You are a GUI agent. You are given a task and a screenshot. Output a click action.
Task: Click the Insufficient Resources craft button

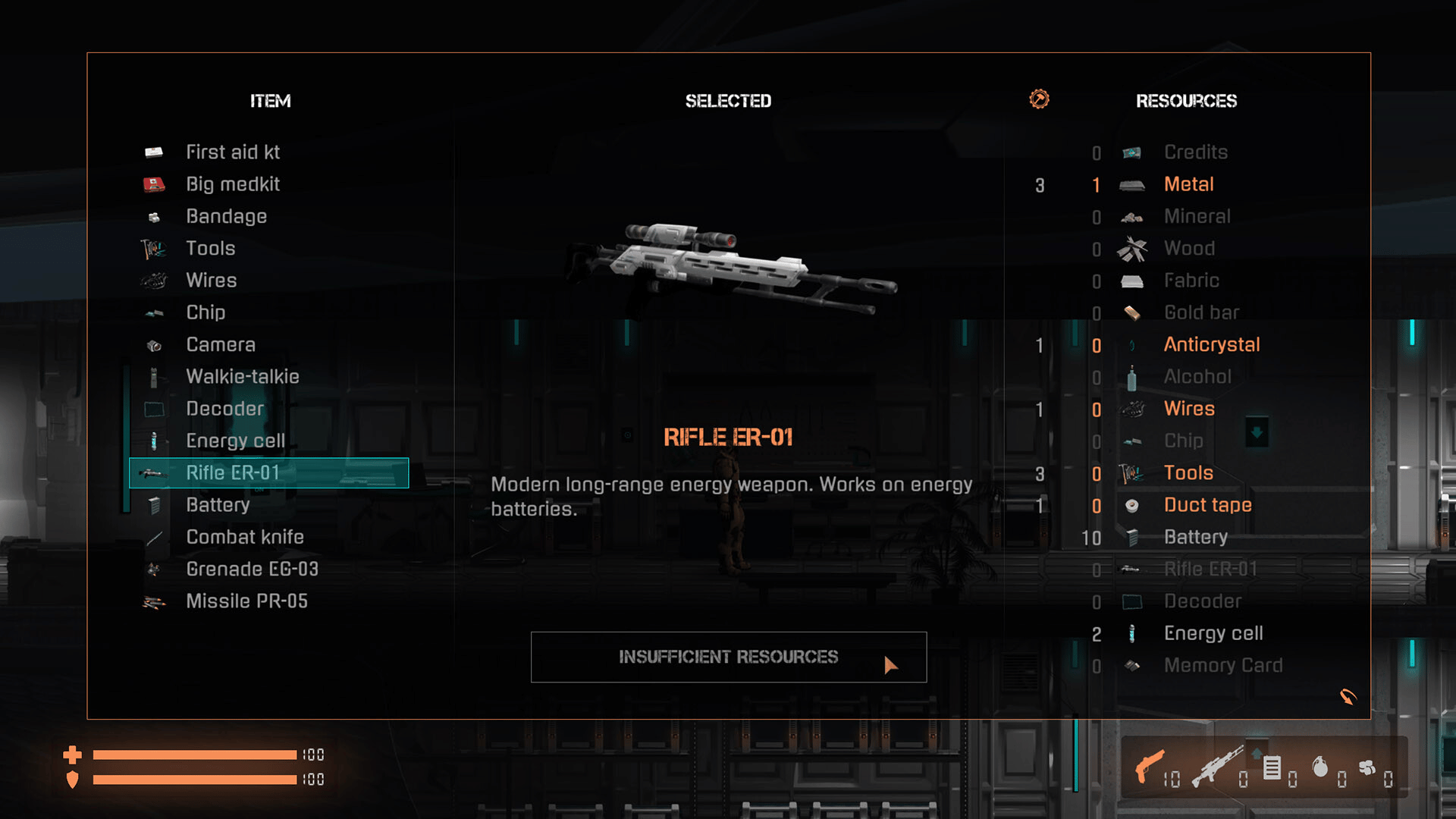coord(728,657)
